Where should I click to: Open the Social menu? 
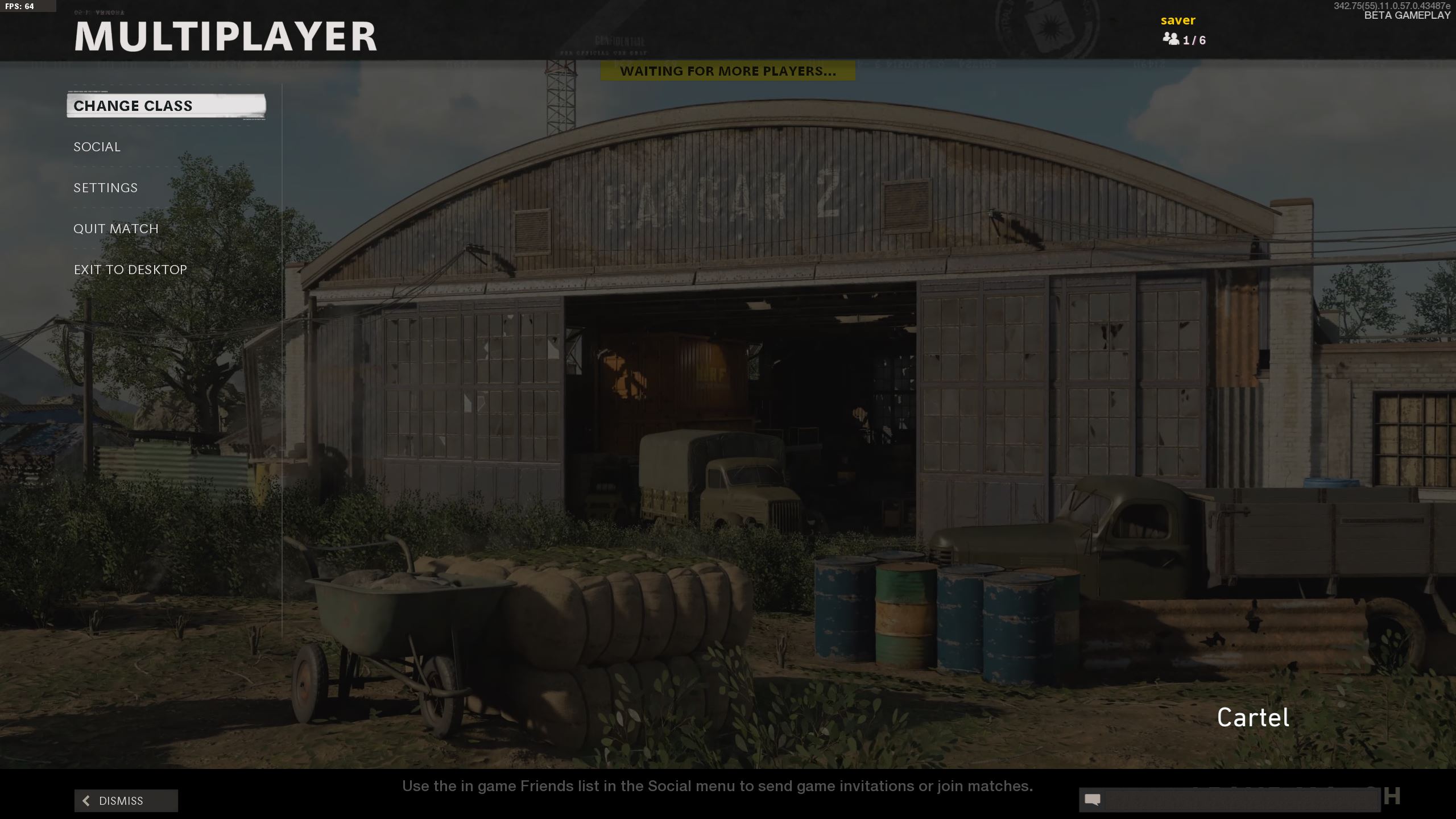[97, 147]
